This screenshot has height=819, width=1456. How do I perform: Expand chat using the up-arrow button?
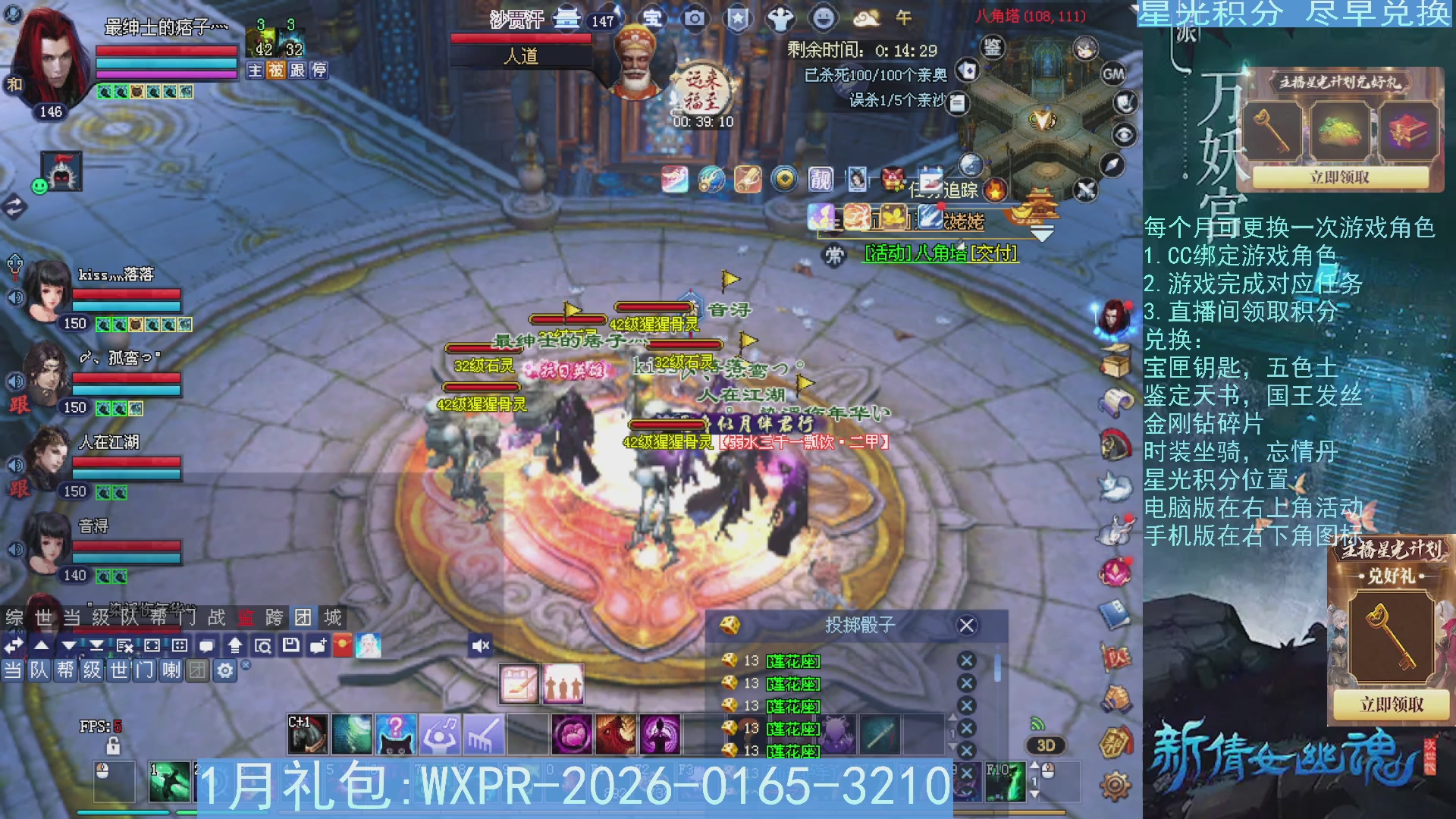pos(42,645)
